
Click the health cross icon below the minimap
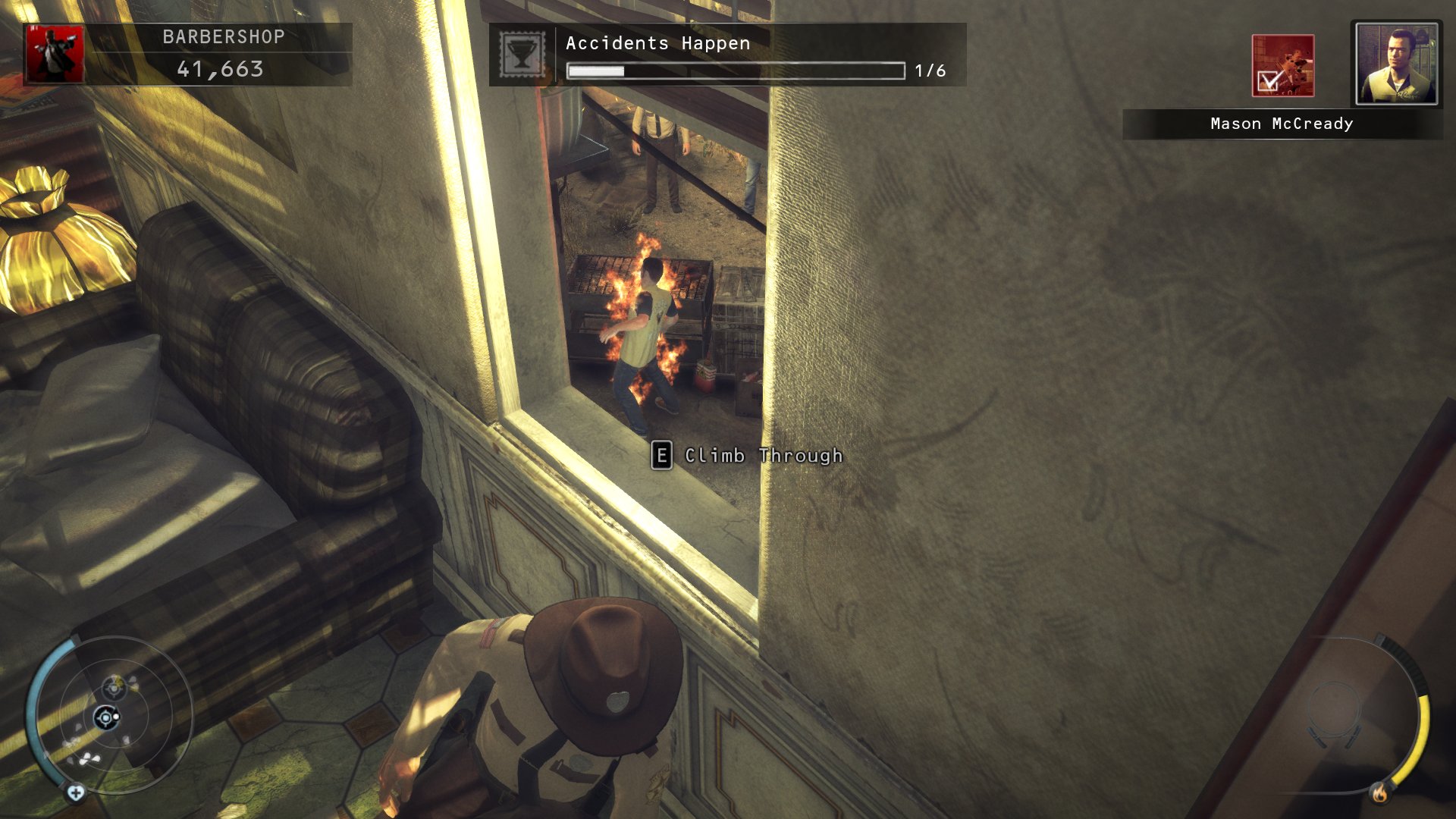click(76, 793)
